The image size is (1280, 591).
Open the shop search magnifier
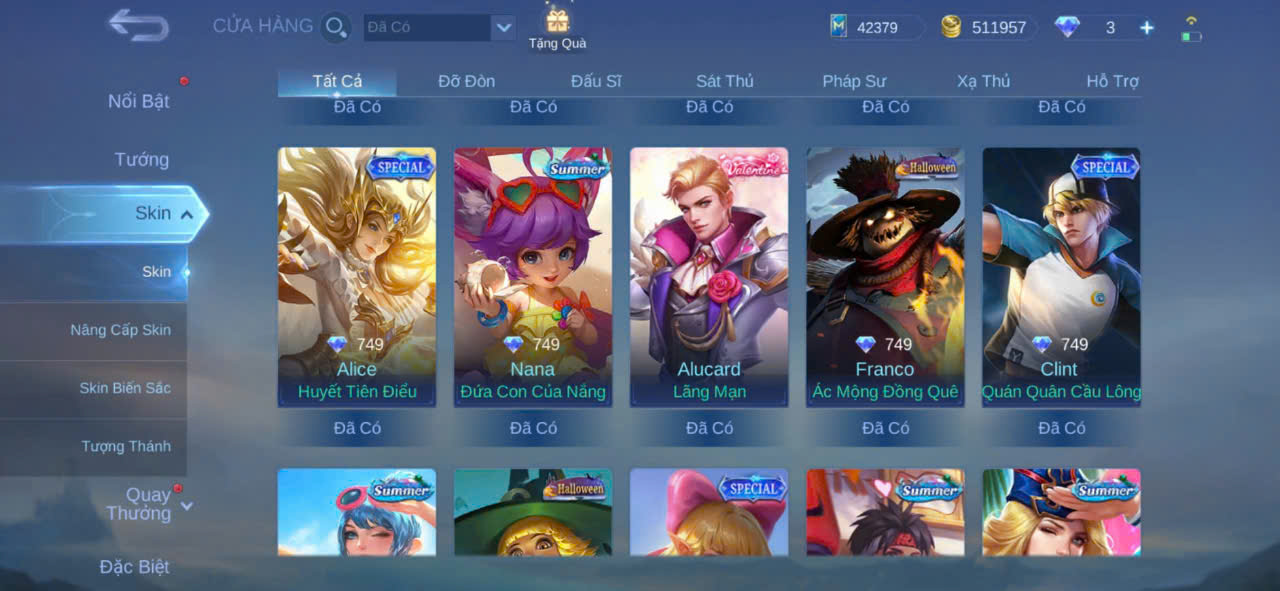point(336,27)
